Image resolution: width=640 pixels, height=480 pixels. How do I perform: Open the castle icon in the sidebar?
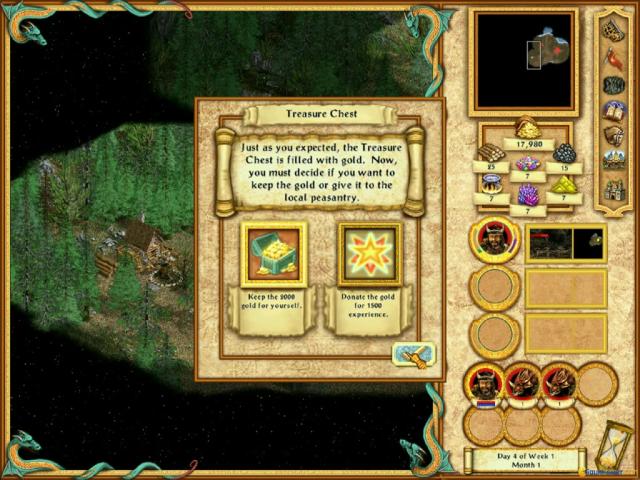point(613,188)
